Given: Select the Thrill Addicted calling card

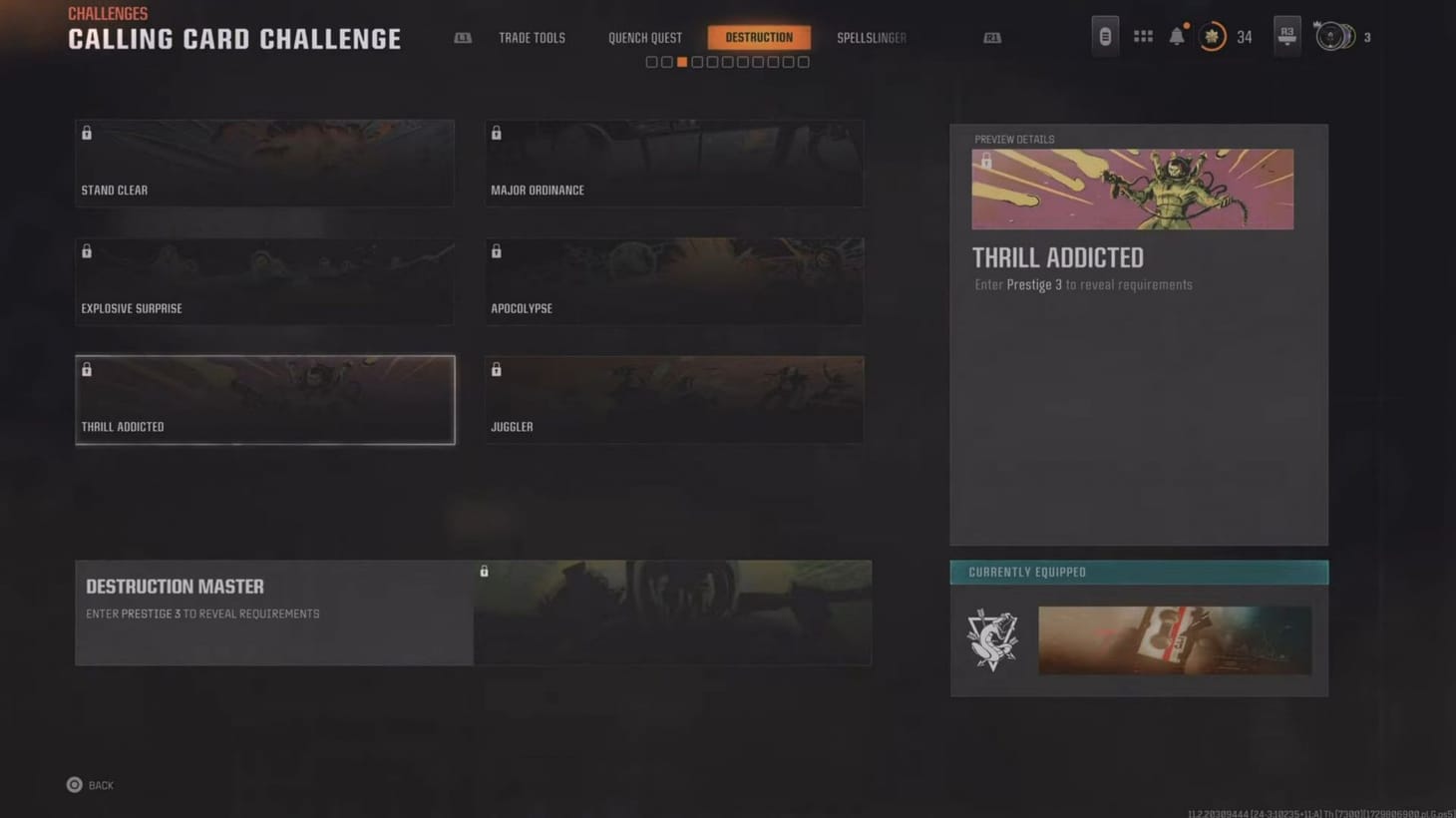Looking at the screenshot, I should (264, 399).
